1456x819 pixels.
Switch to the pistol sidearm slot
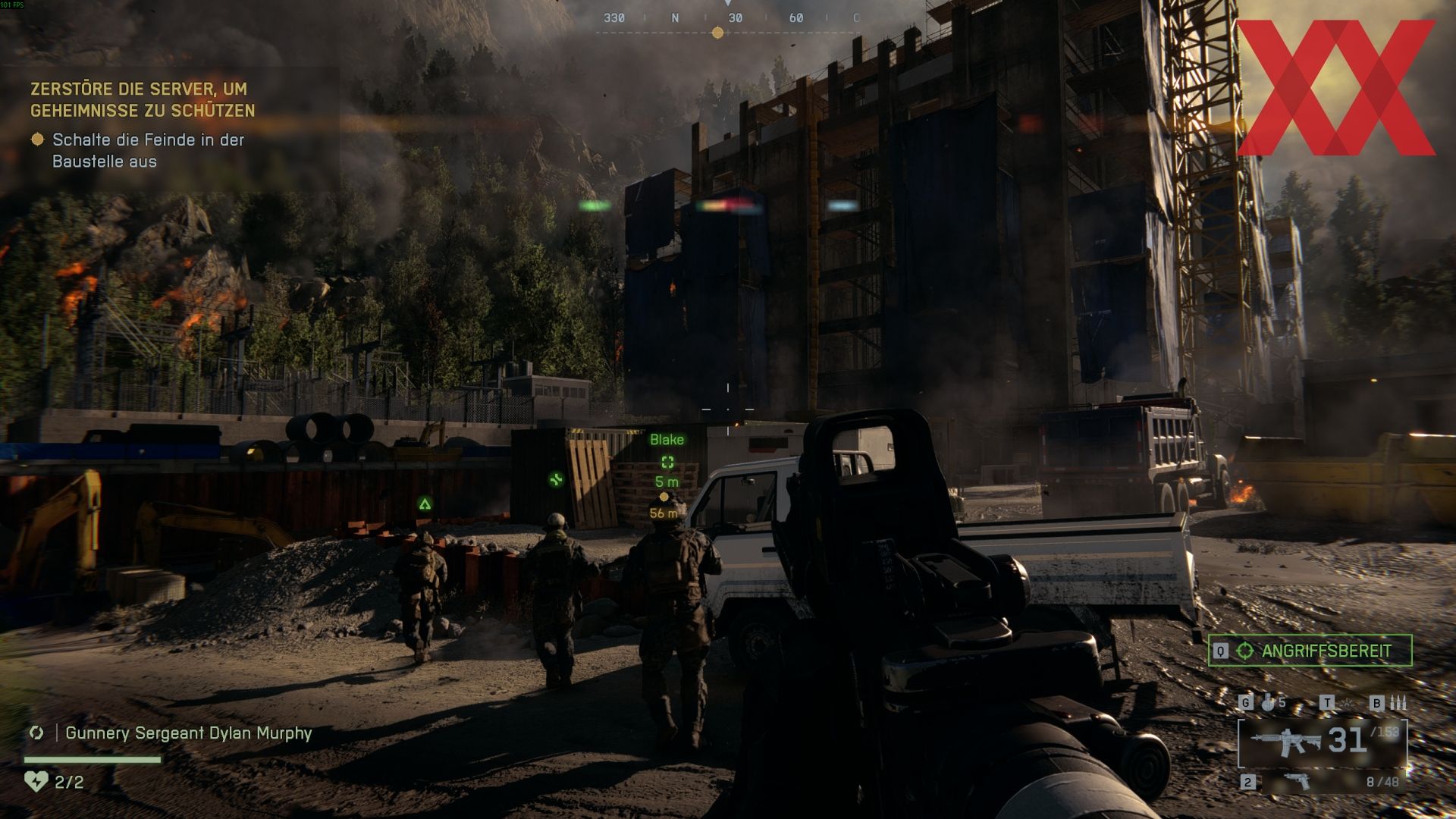[x=1298, y=781]
